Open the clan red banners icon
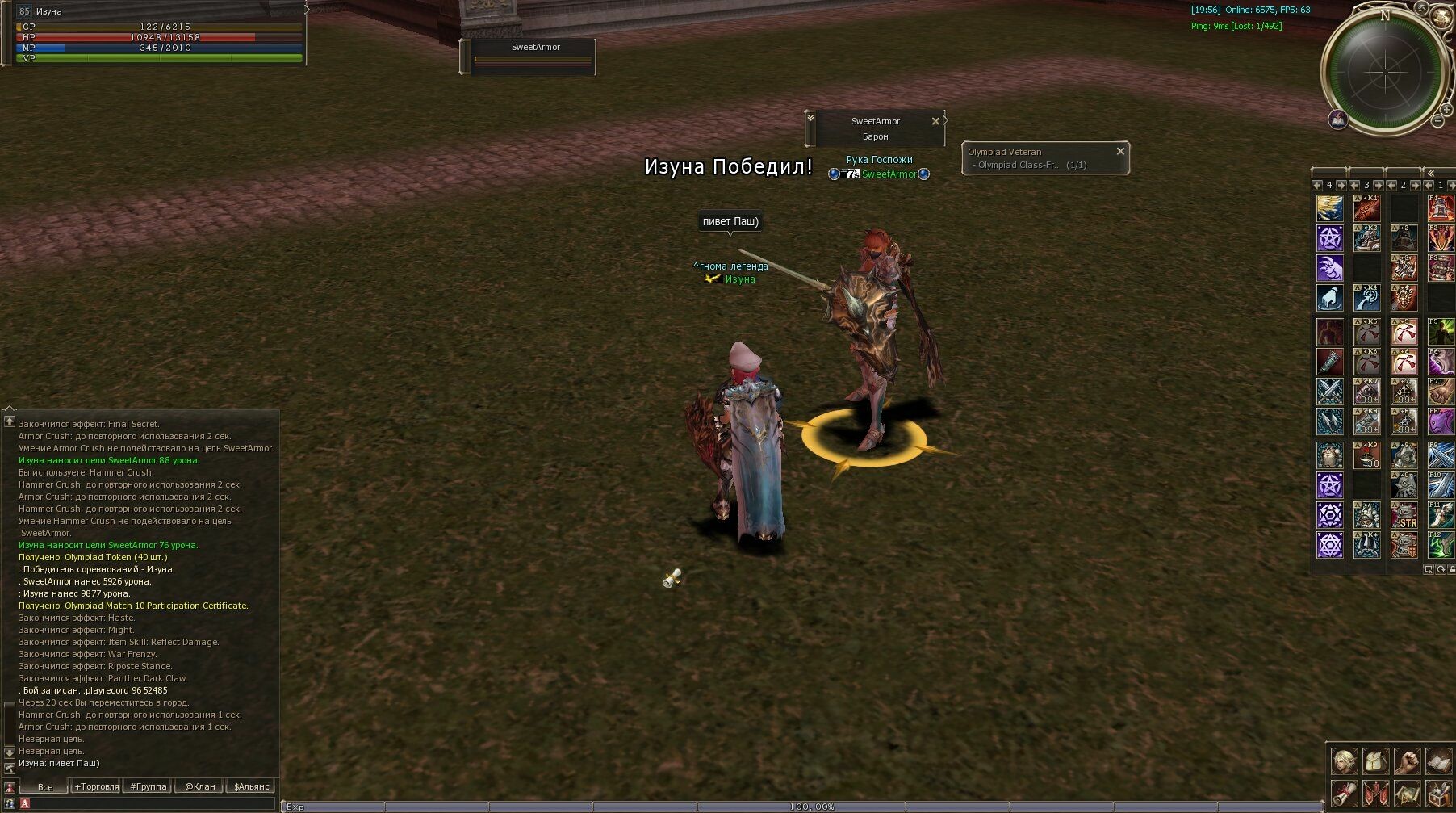Screen dimensions: 1456x813 coord(1375,793)
